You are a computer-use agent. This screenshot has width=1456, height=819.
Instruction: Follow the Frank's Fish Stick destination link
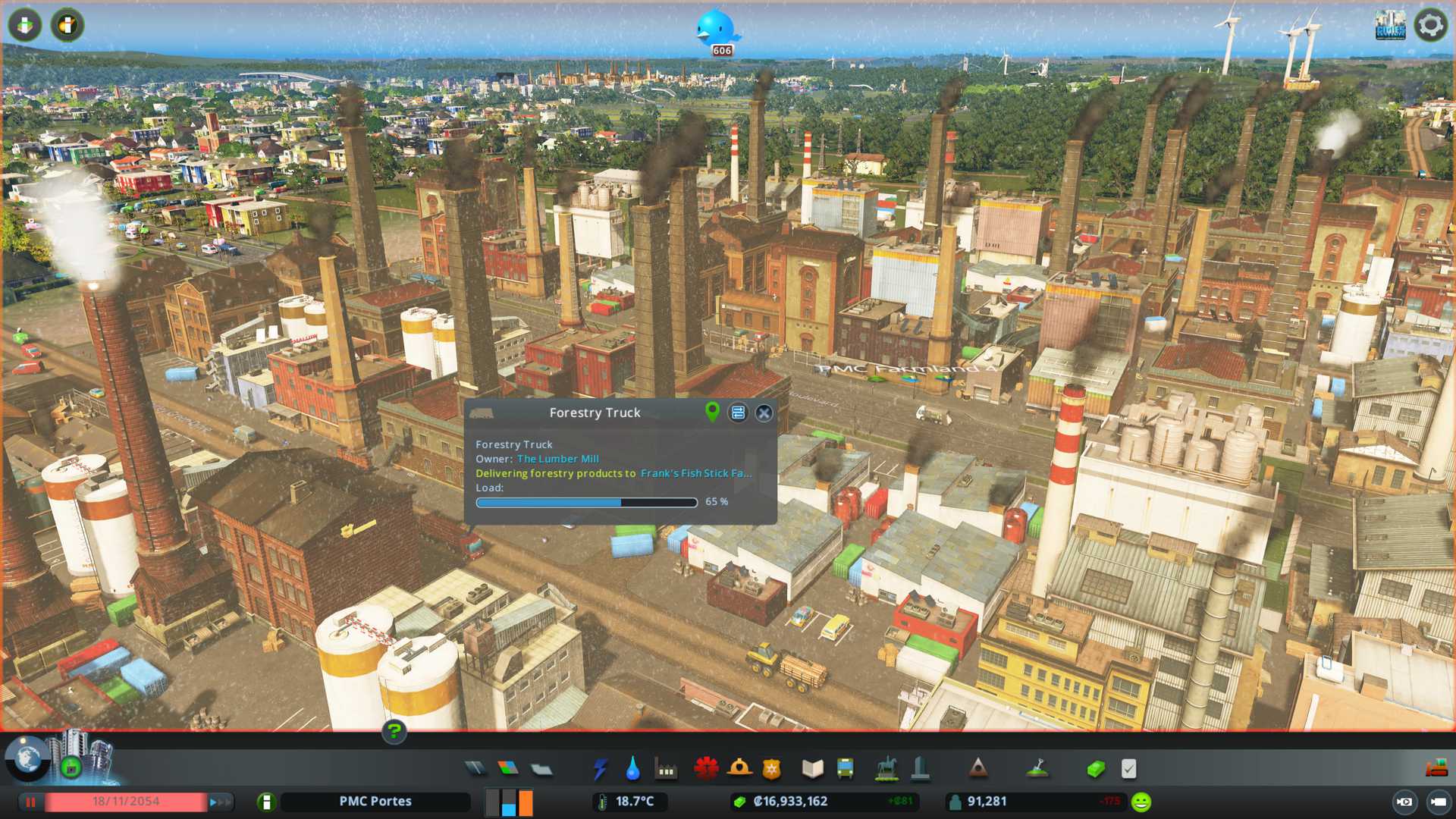tap(695, 473)
